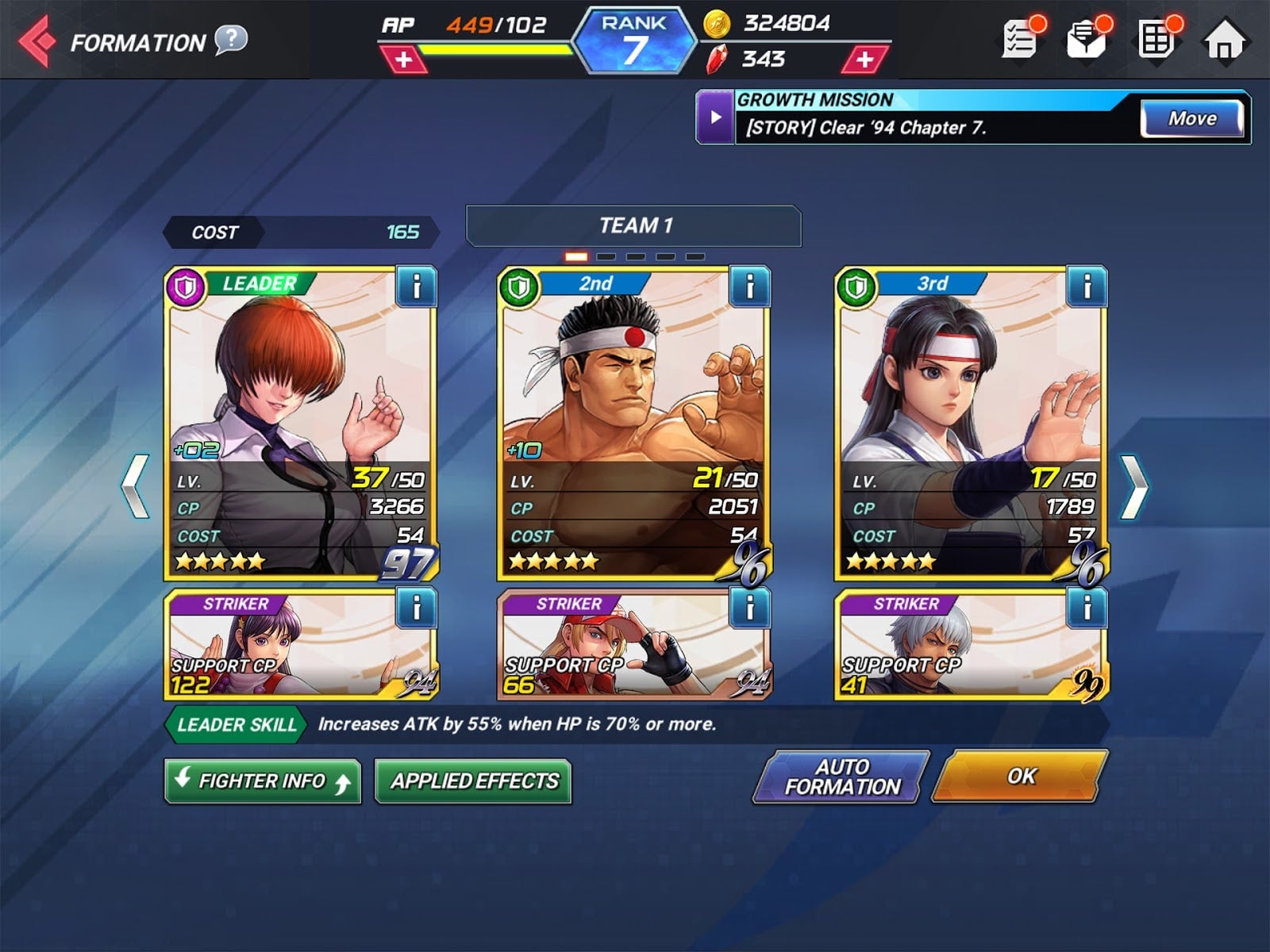Viewport: 1270px width, 952px height.
Task: Open the mission checklist icon
Action: coord(1022,39)
